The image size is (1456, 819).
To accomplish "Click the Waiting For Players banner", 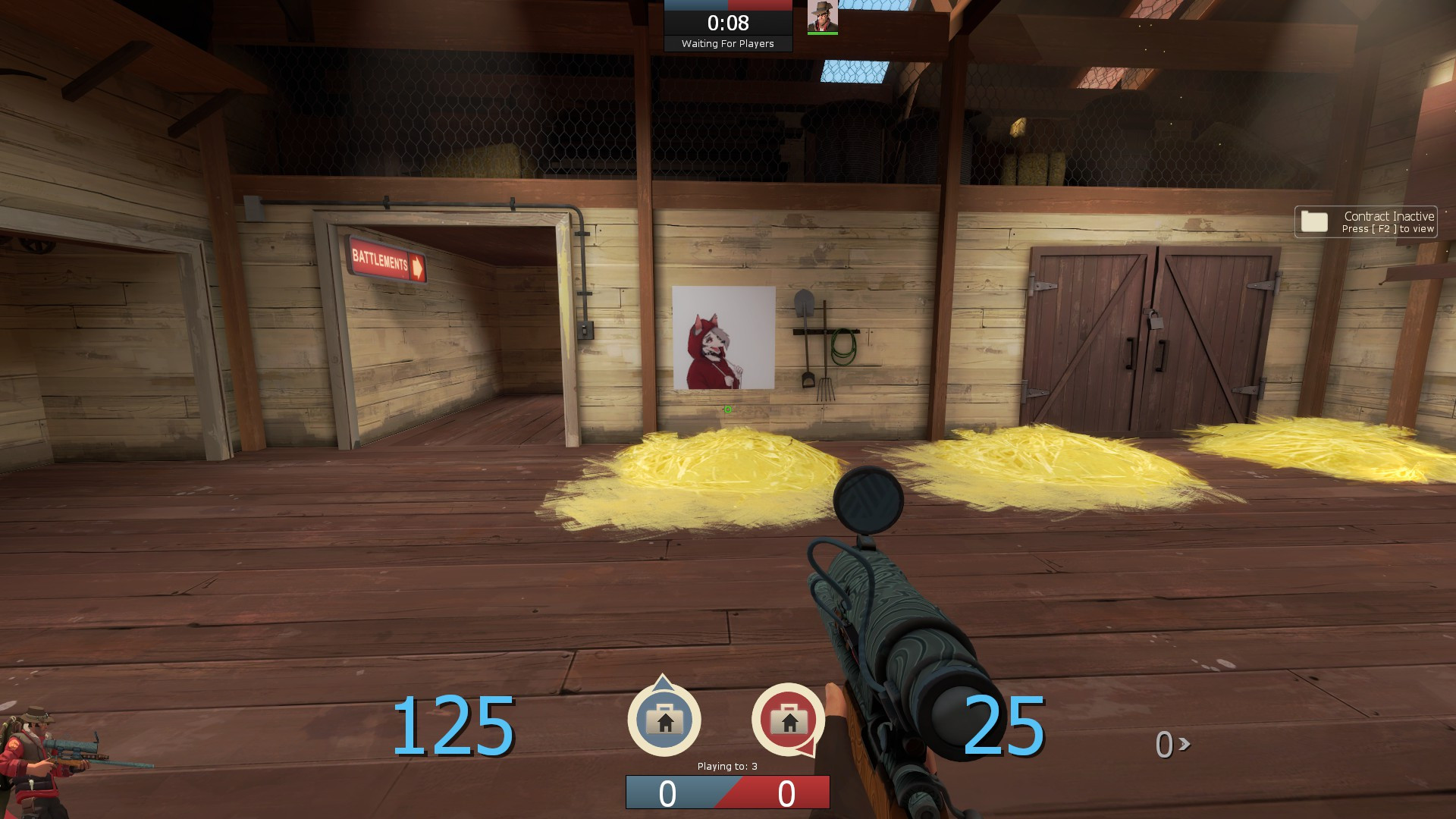I will pyautogui.click(x=727, y=44).
